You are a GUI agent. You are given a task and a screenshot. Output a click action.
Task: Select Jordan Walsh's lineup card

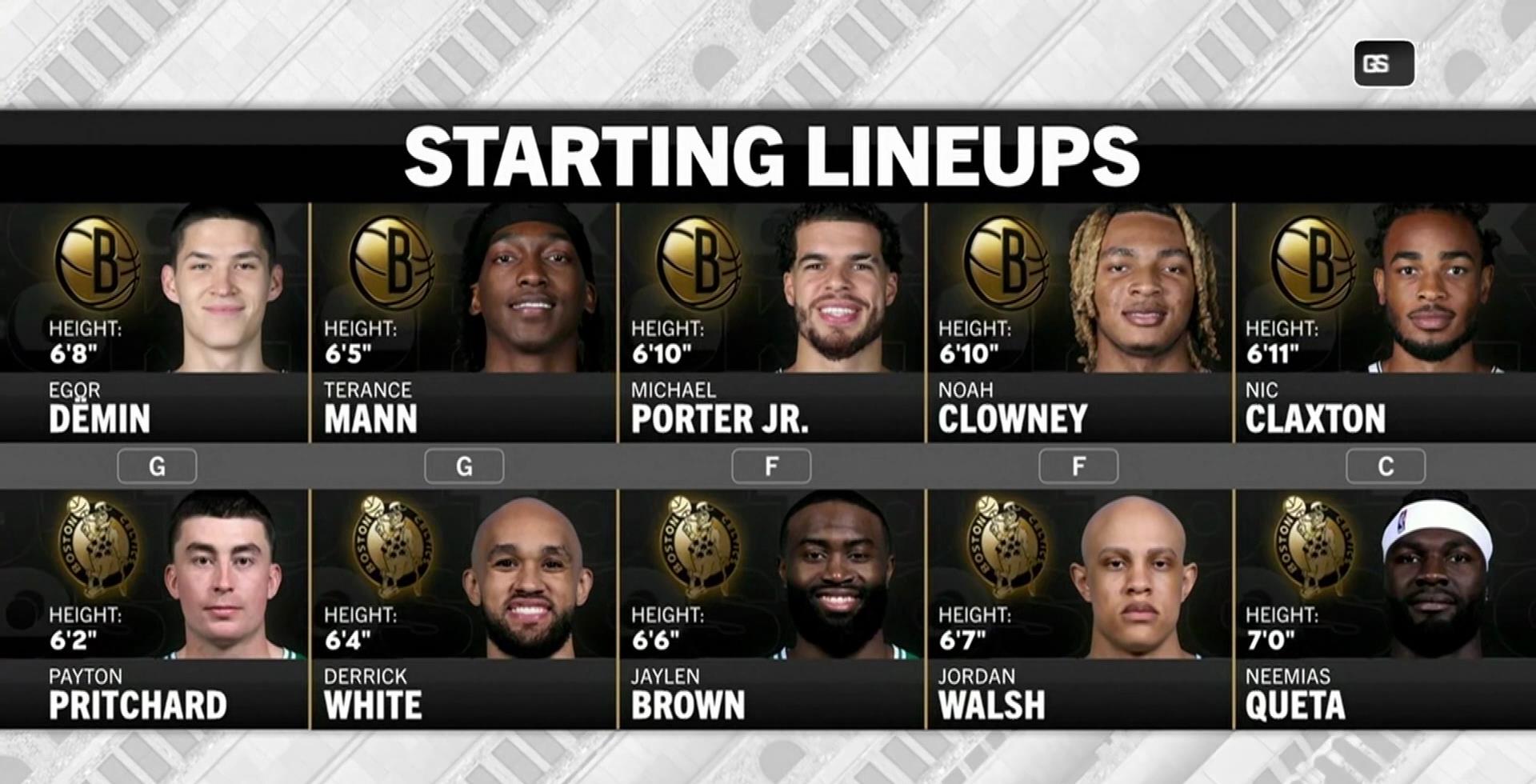pos(1079,608)
